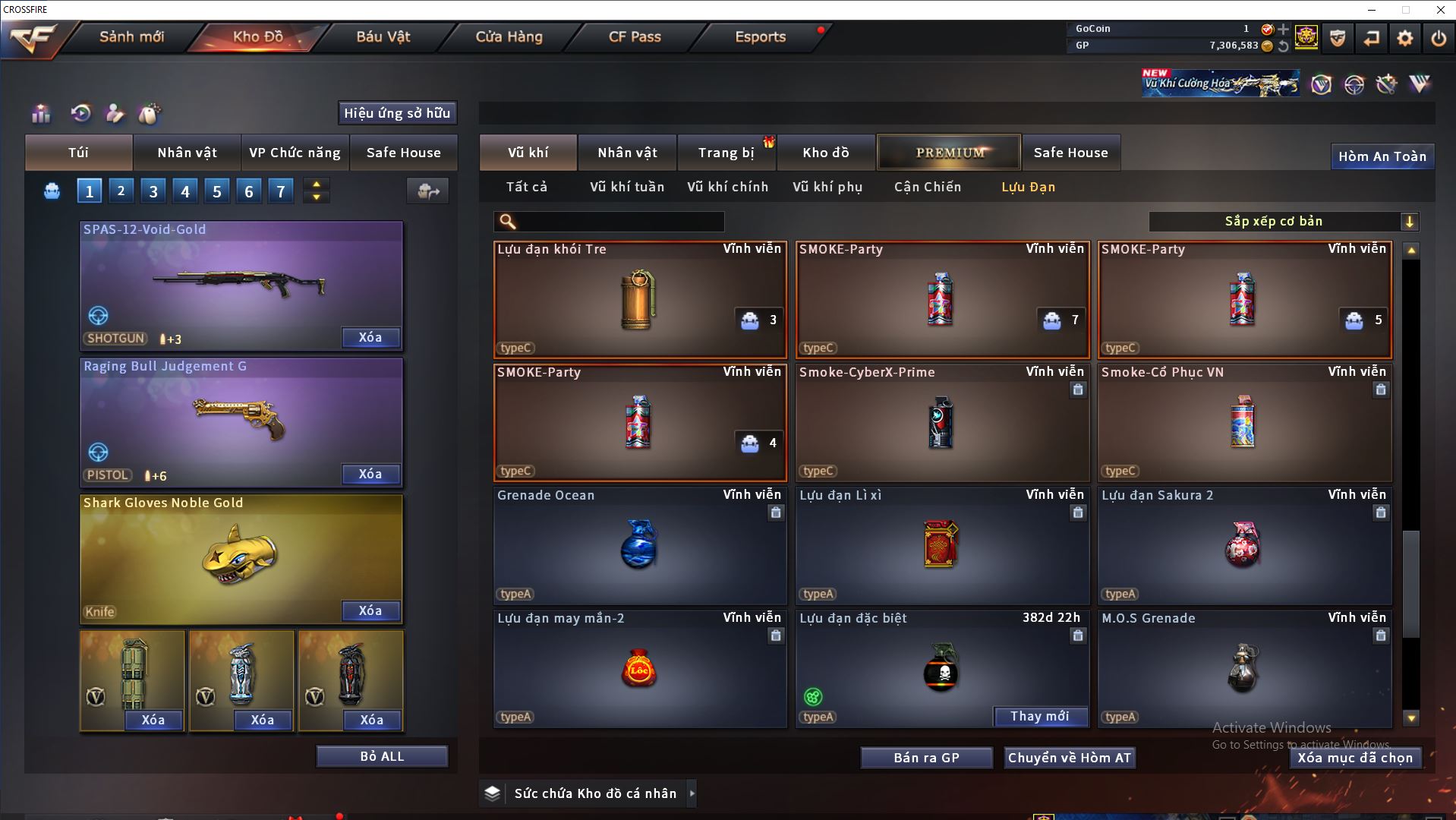Click Chuyển về Hòm AT button
Viewport: 1456px width, 820px height.
coord(1069,758)
